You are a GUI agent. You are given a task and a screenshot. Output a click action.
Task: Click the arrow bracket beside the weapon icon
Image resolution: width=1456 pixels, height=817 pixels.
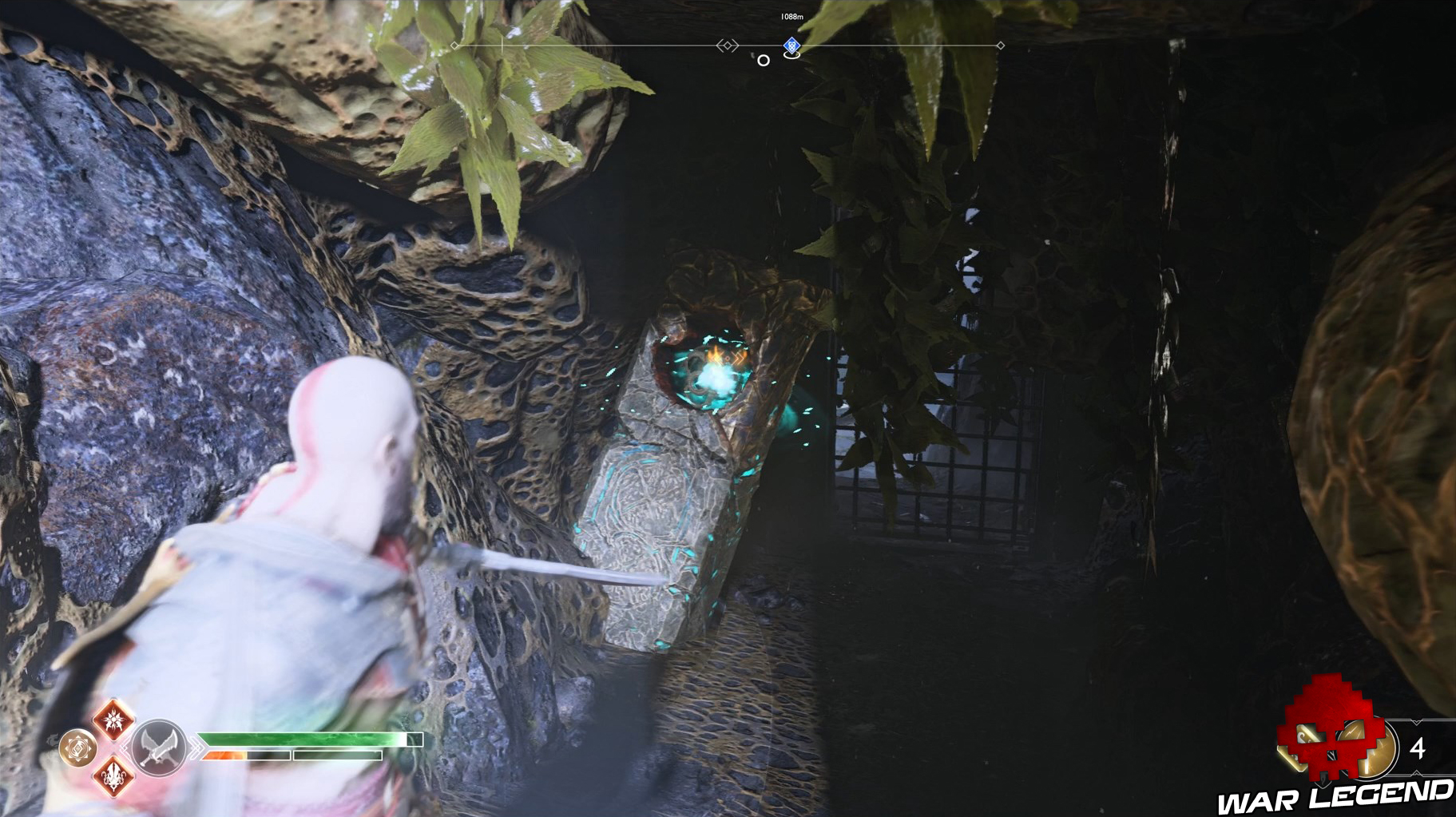tap(197, 747)
